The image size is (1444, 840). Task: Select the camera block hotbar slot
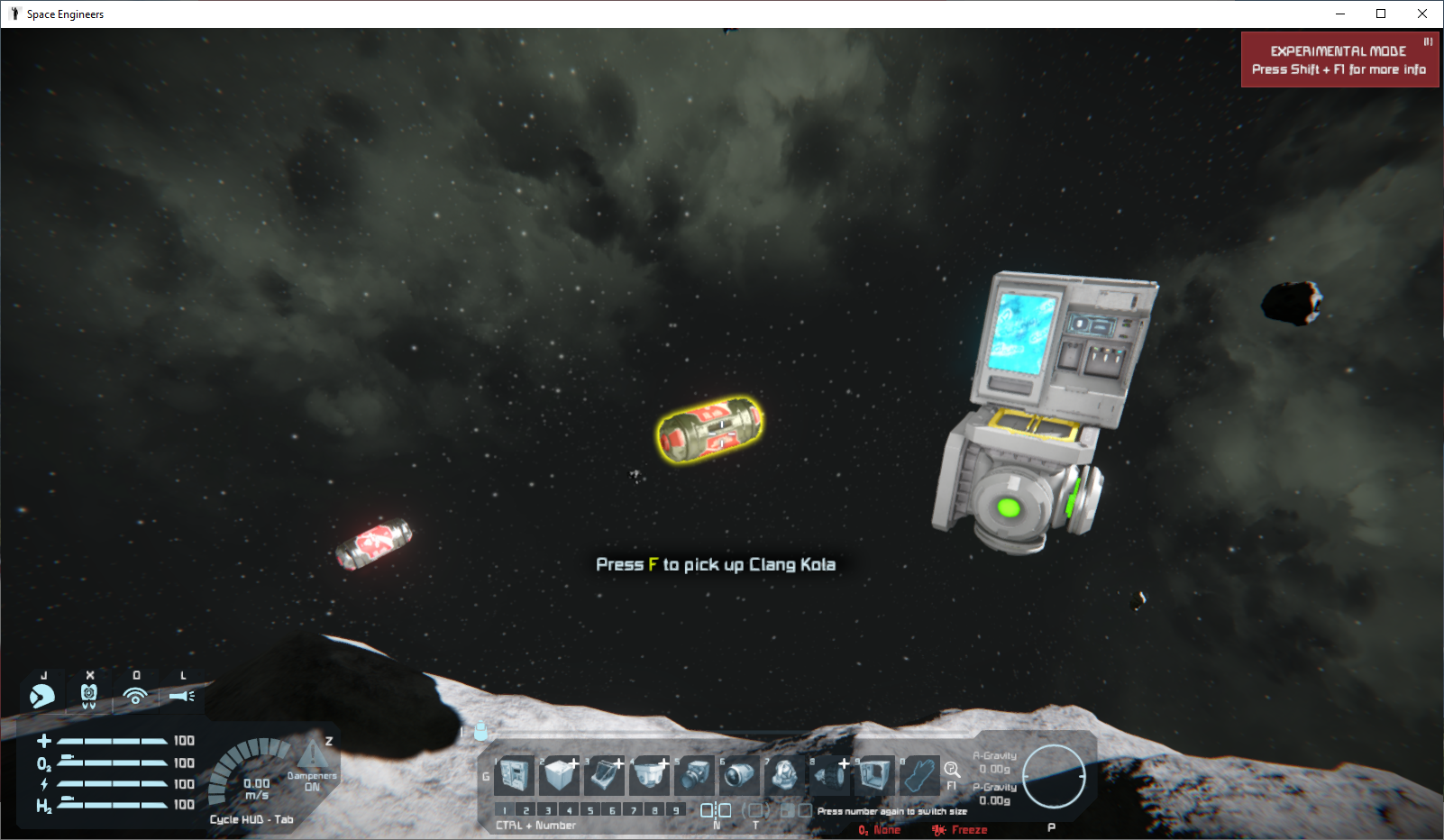pyautogui.click(x=695, y=774)
